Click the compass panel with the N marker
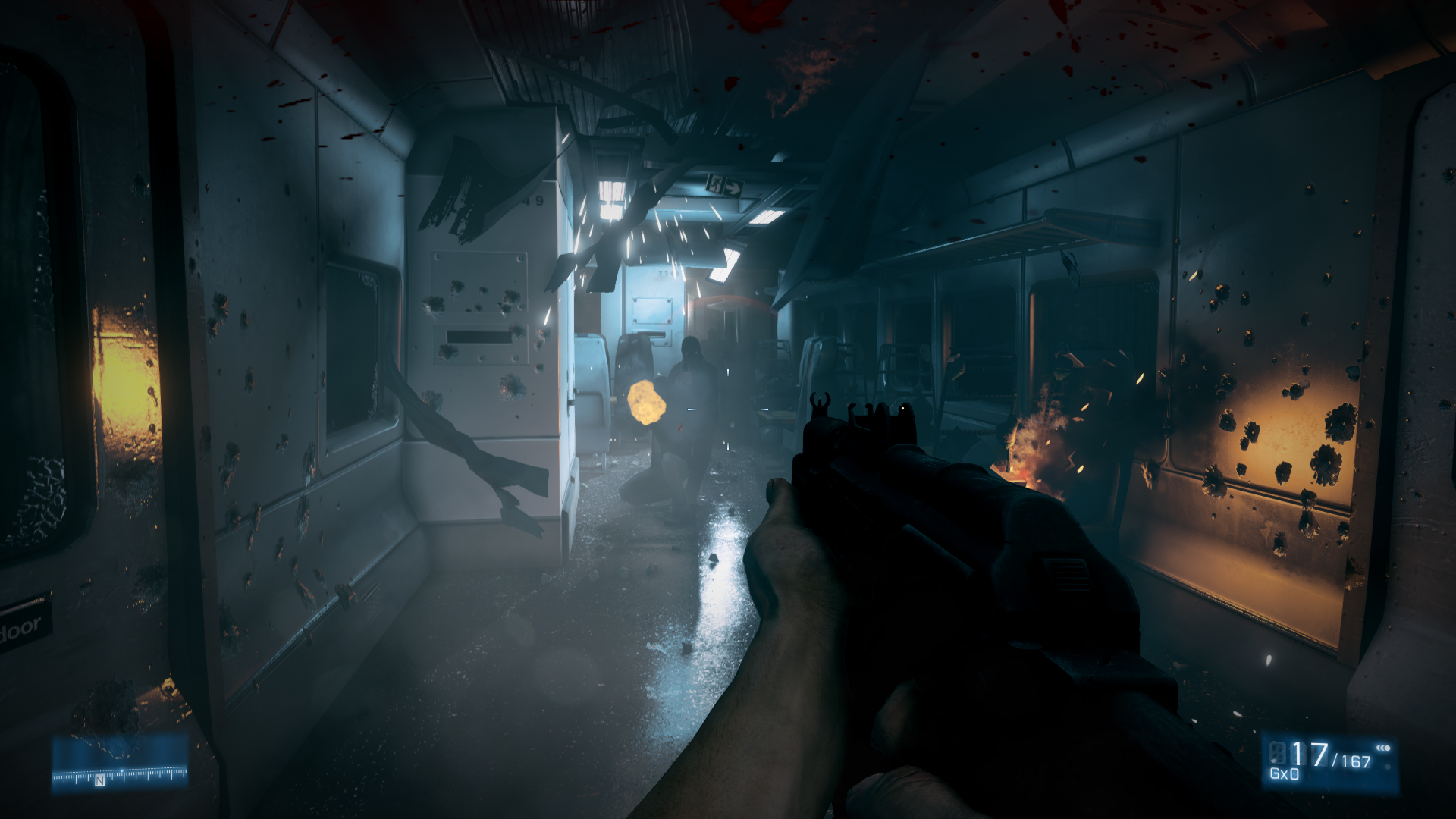1456x819 pixels. click(x=120, y=763)
